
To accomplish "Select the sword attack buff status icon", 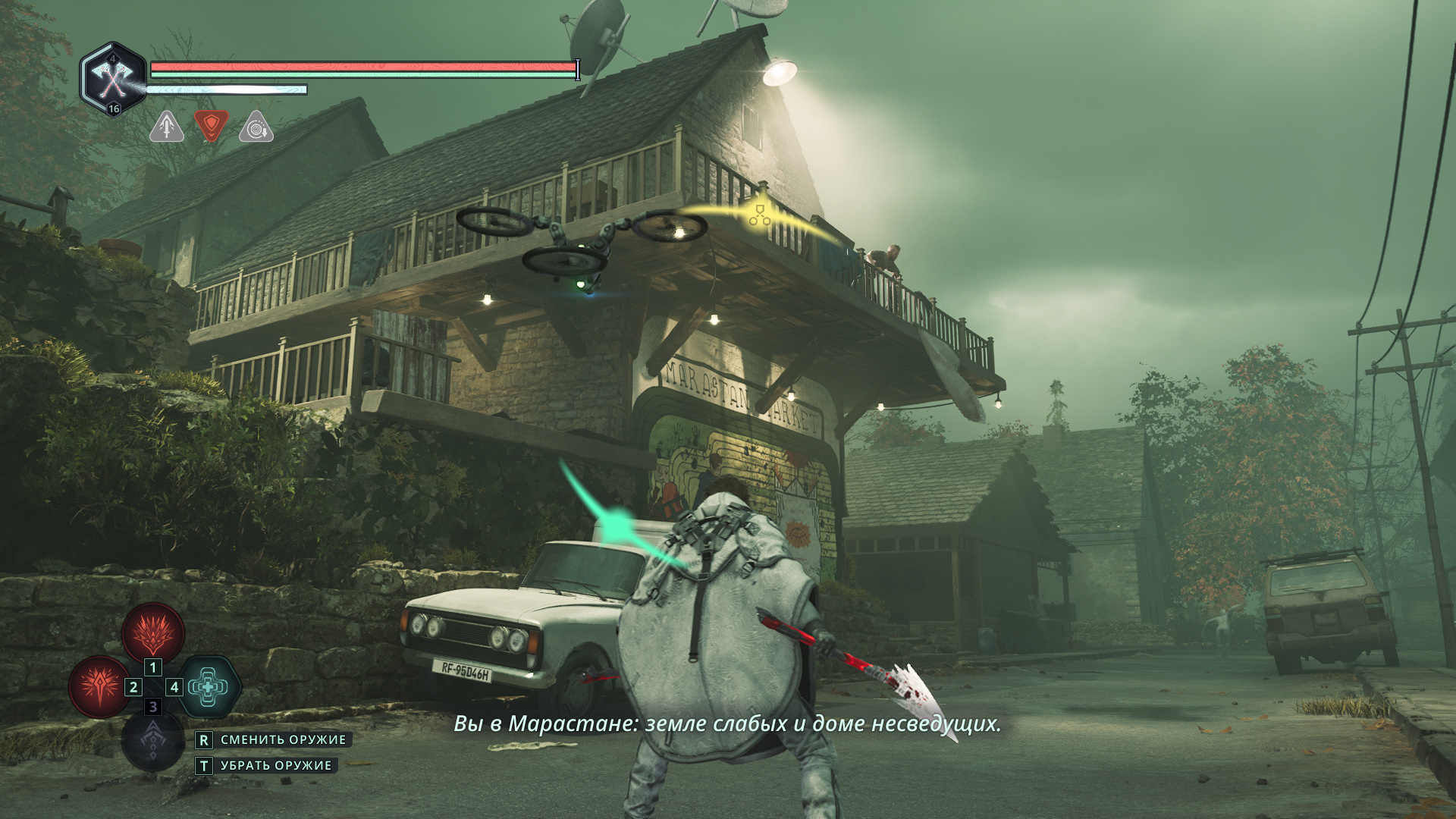I will pyautogui.click(x=167, y=127).
